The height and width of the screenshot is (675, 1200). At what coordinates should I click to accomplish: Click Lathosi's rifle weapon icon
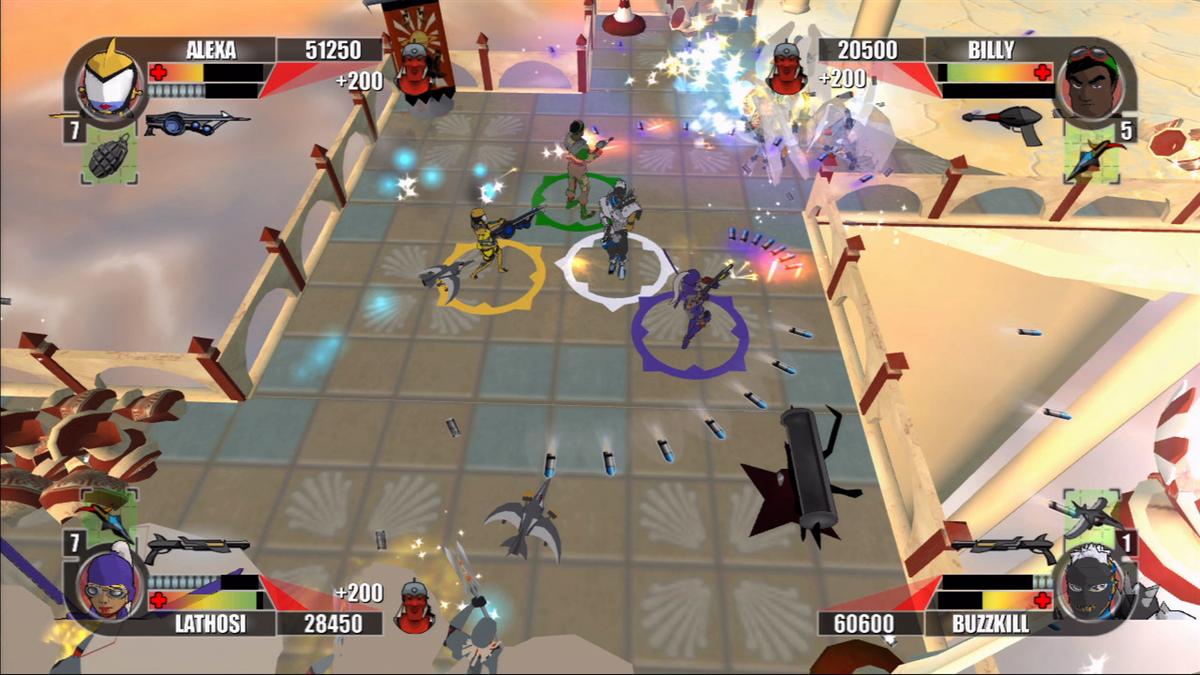pos(195,547)
